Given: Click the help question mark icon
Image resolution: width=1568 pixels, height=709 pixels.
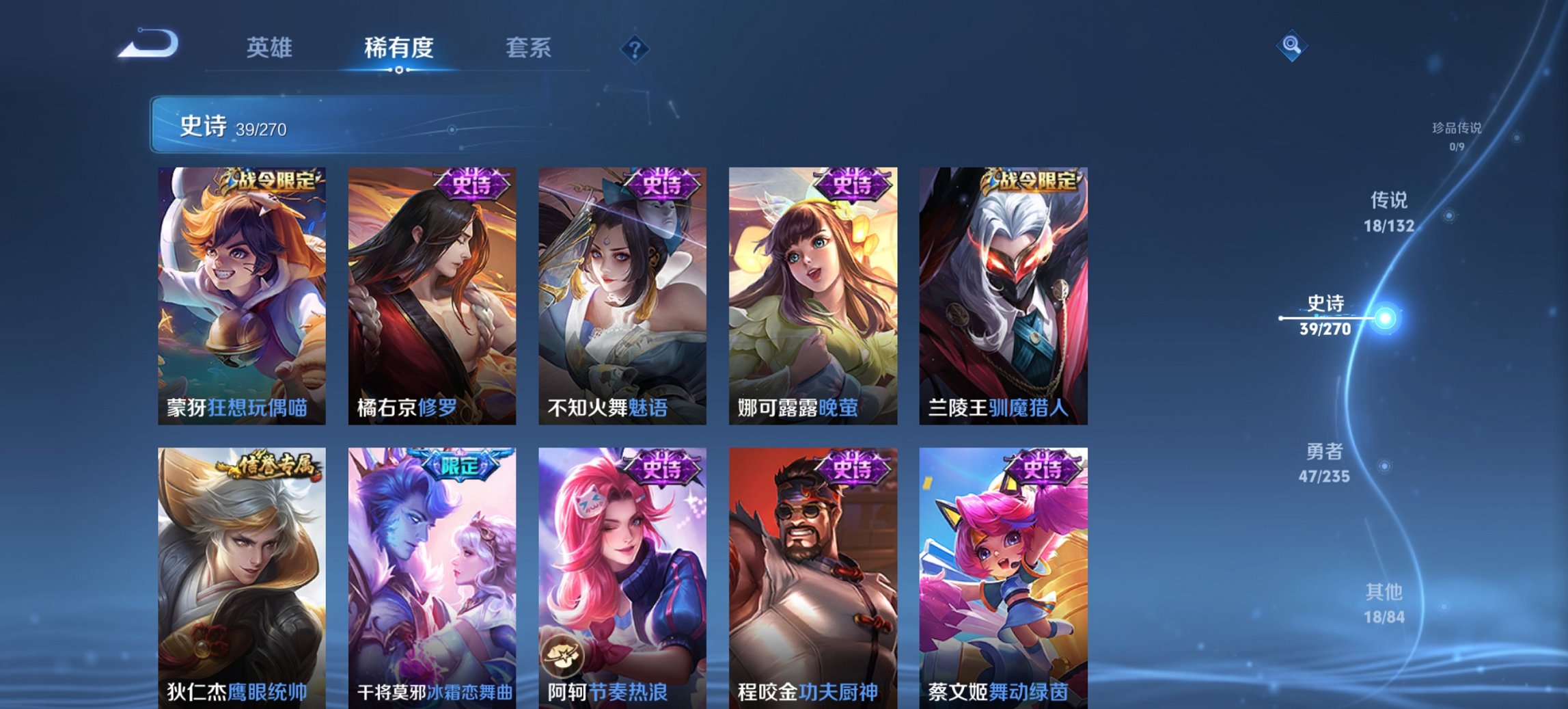Looking at the screenshot, I should (x=635, y=48).
